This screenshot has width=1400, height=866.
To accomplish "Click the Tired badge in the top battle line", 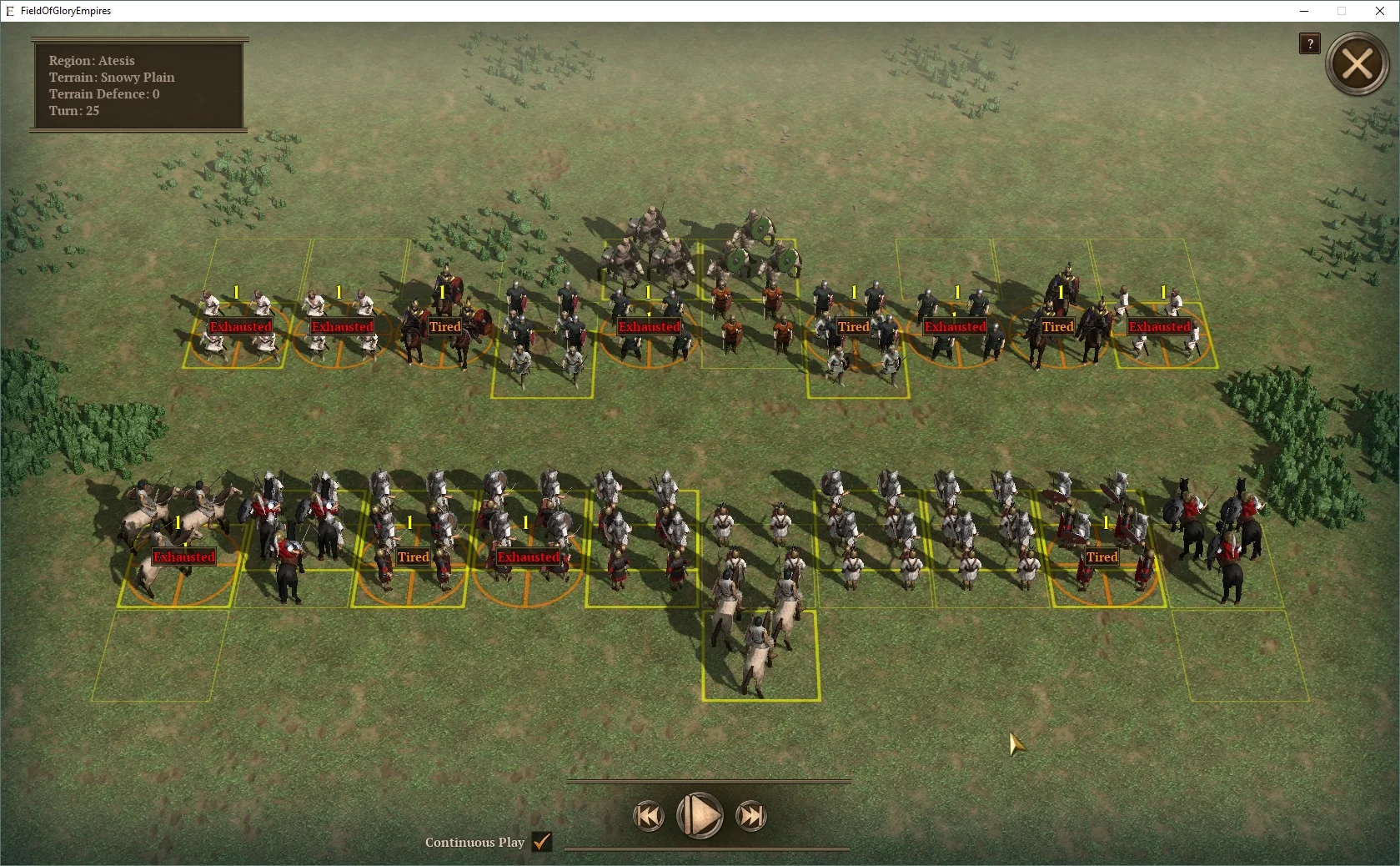I will click(444, 326).
